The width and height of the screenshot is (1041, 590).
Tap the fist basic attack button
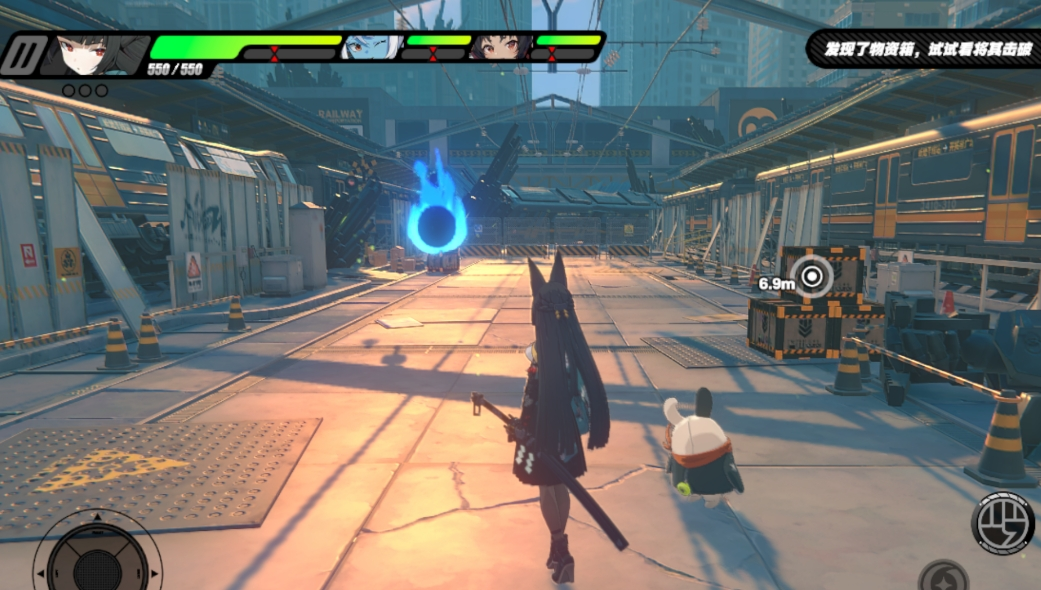tap(1003, 523)
